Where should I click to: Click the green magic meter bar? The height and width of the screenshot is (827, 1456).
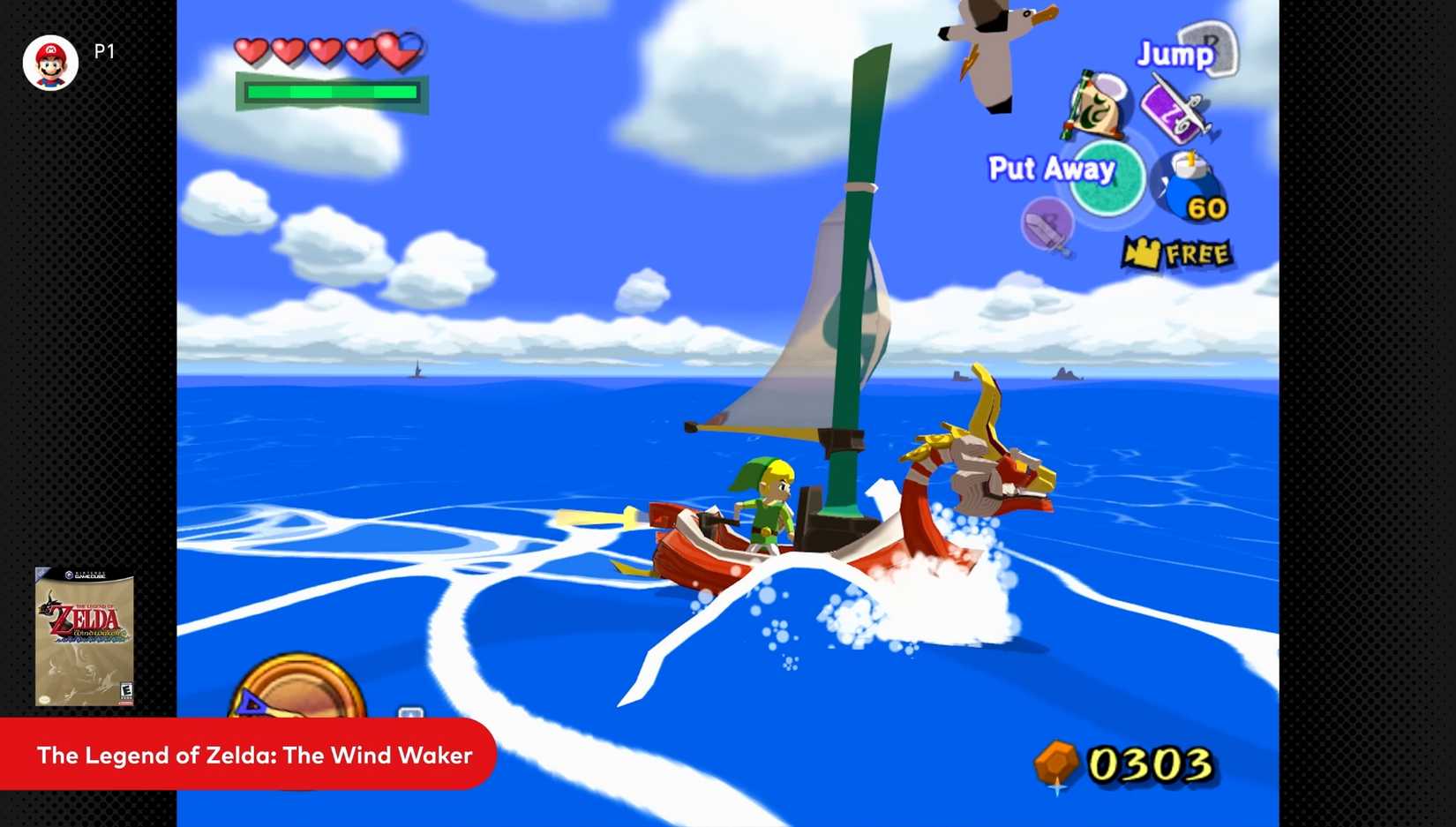pyautogui.click(x=331, y=91)
